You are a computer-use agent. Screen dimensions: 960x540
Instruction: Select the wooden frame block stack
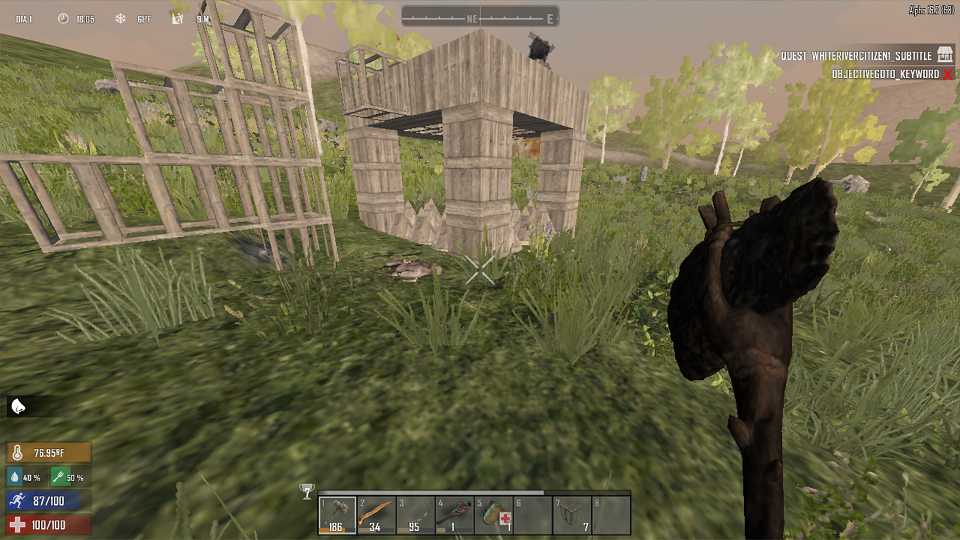click(572, 516)
